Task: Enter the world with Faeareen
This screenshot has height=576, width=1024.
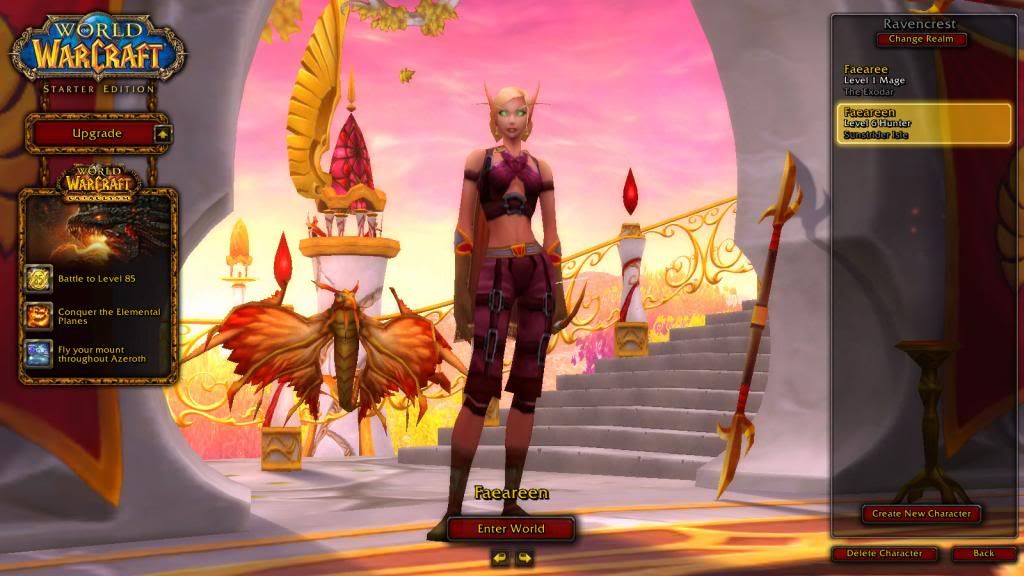Action: [511, 528]
